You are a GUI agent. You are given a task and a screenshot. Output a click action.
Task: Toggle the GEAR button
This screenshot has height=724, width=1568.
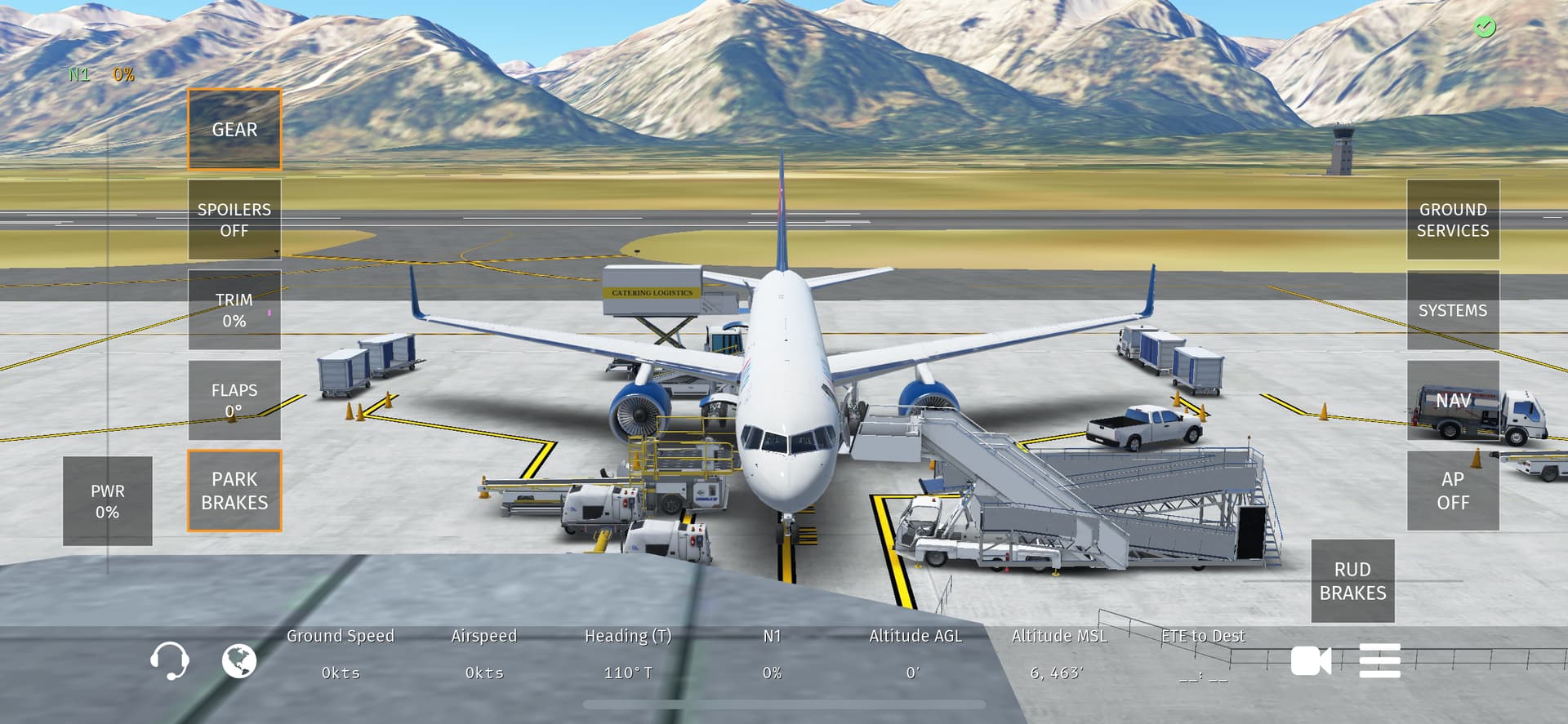click(234, 130)
